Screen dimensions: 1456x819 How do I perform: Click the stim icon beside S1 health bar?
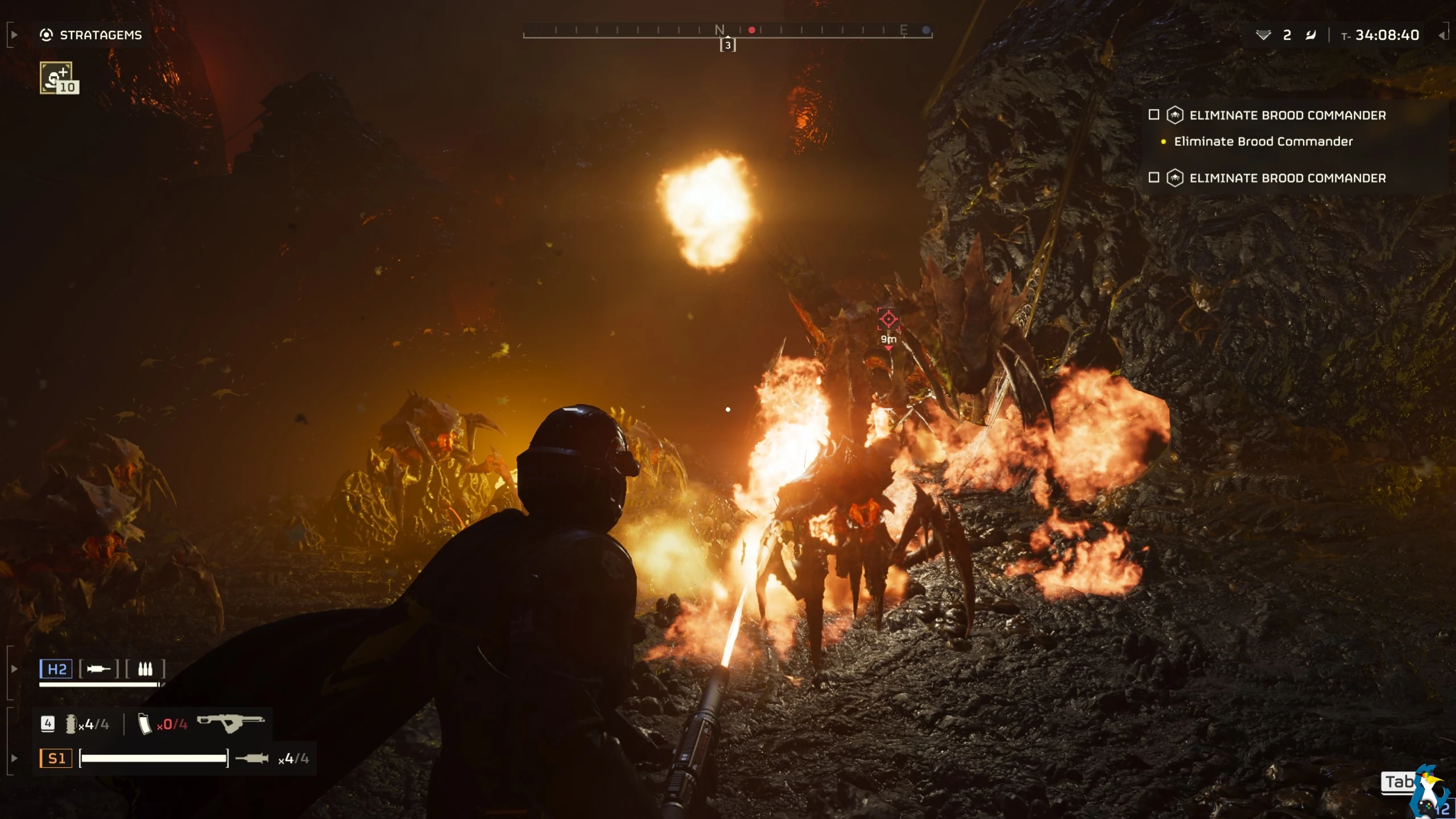[252, 758]
